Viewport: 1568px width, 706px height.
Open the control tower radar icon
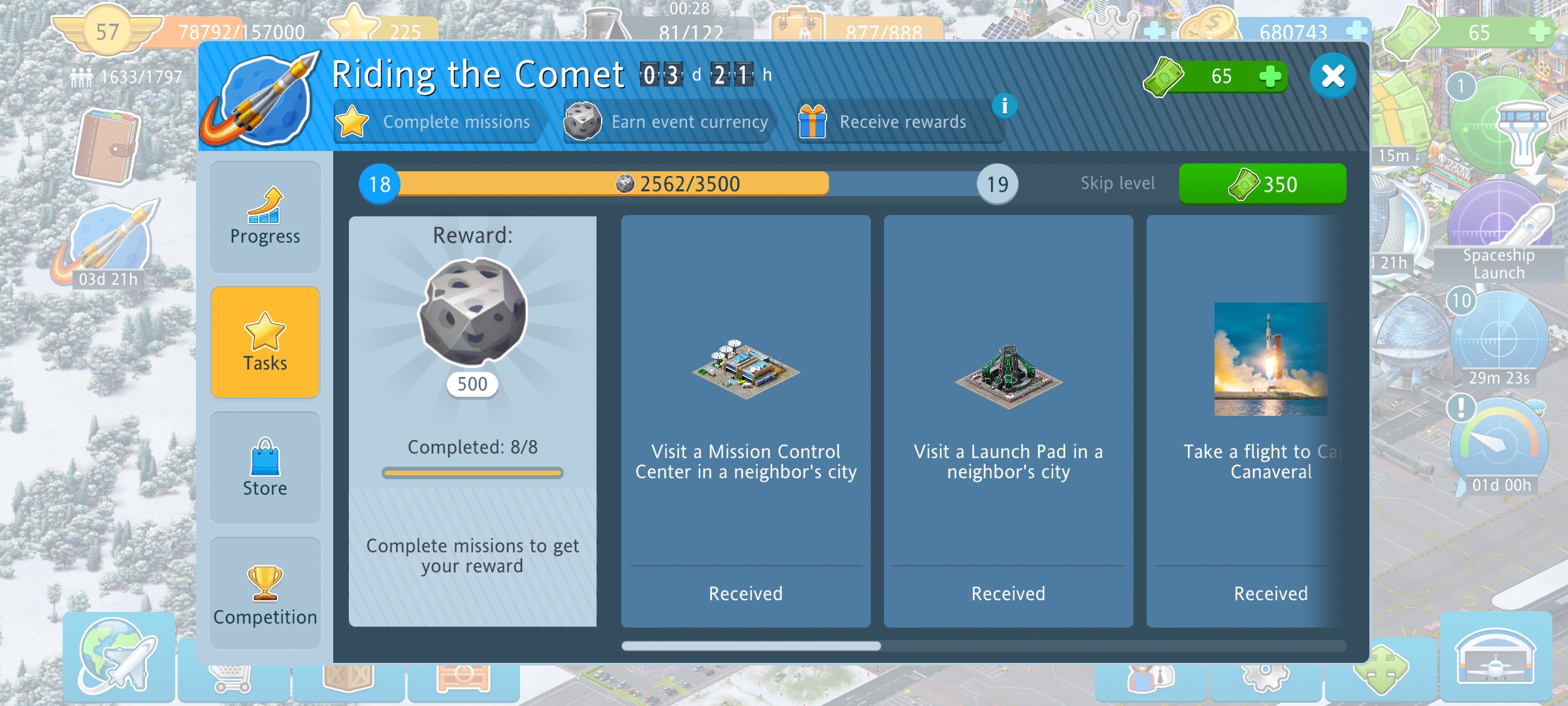pyautogui.click(x=1500, y=124)
